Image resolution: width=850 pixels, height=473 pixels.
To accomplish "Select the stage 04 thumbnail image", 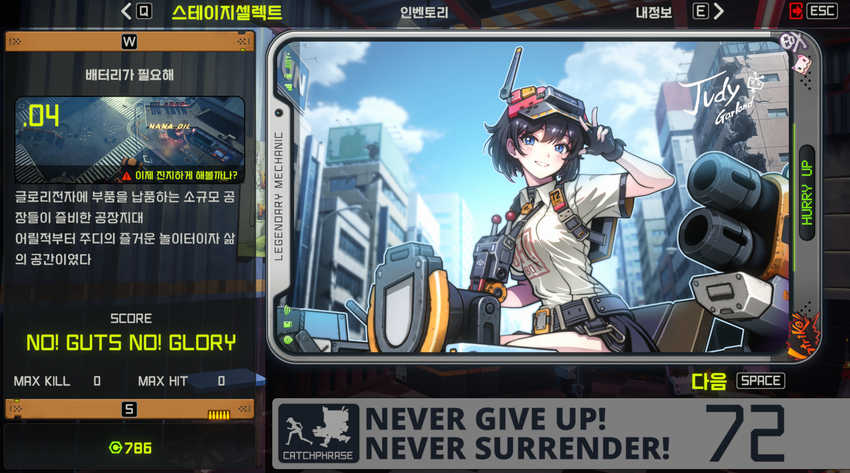I will (x=130, y=139).
